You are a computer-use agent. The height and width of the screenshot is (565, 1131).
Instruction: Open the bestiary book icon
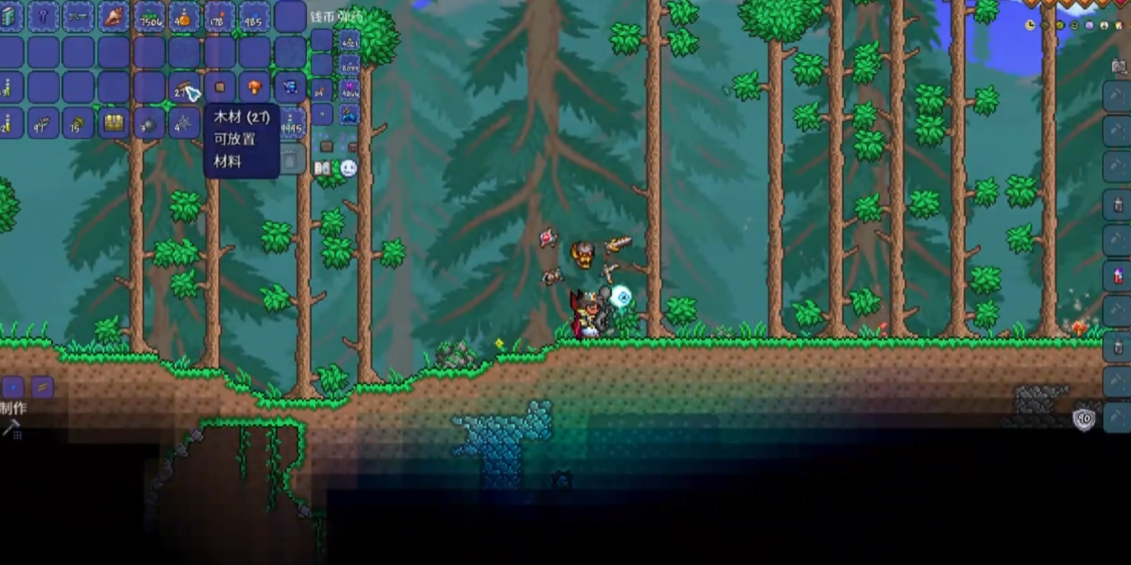pos(324,168)
